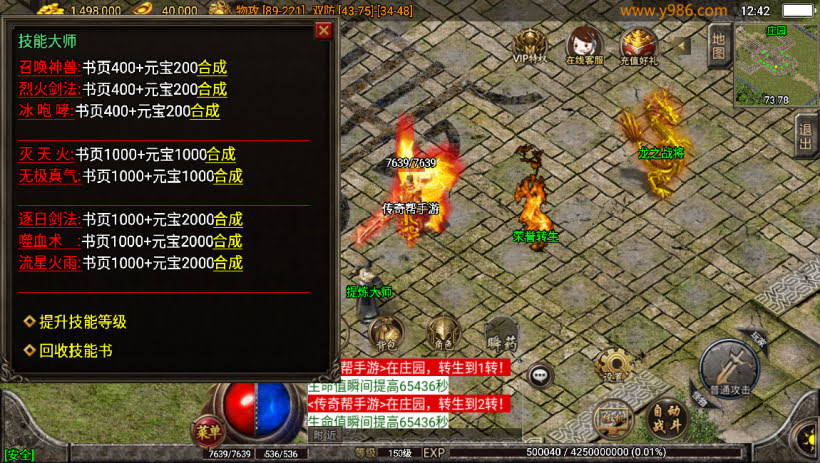Choose the 提升技能等级 option
Viewport: 820px width, 463px height.
pos(82,322)
